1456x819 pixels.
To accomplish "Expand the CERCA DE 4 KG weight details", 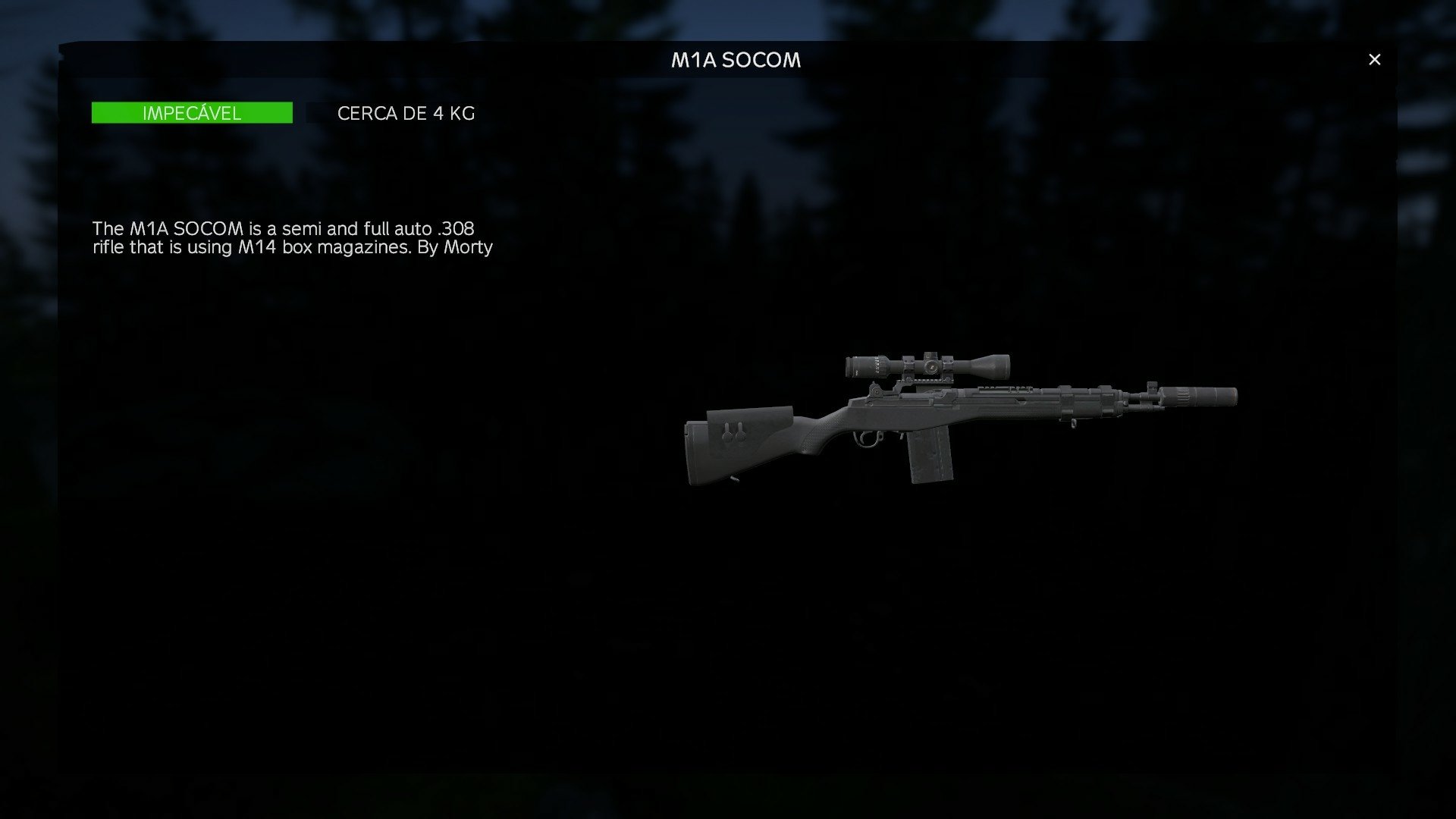I will [406, 113].
